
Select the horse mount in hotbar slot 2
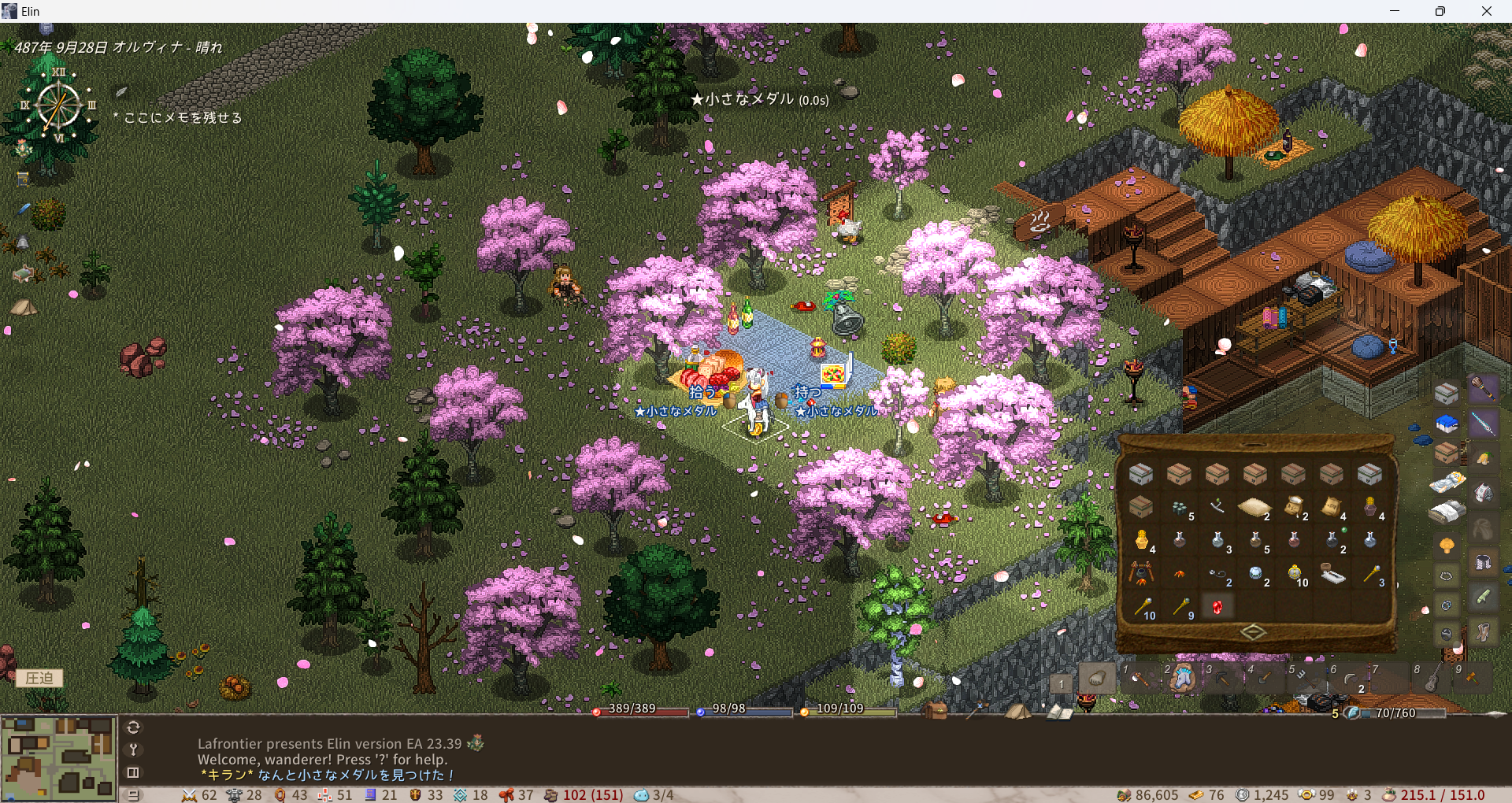coord(1181,678)
